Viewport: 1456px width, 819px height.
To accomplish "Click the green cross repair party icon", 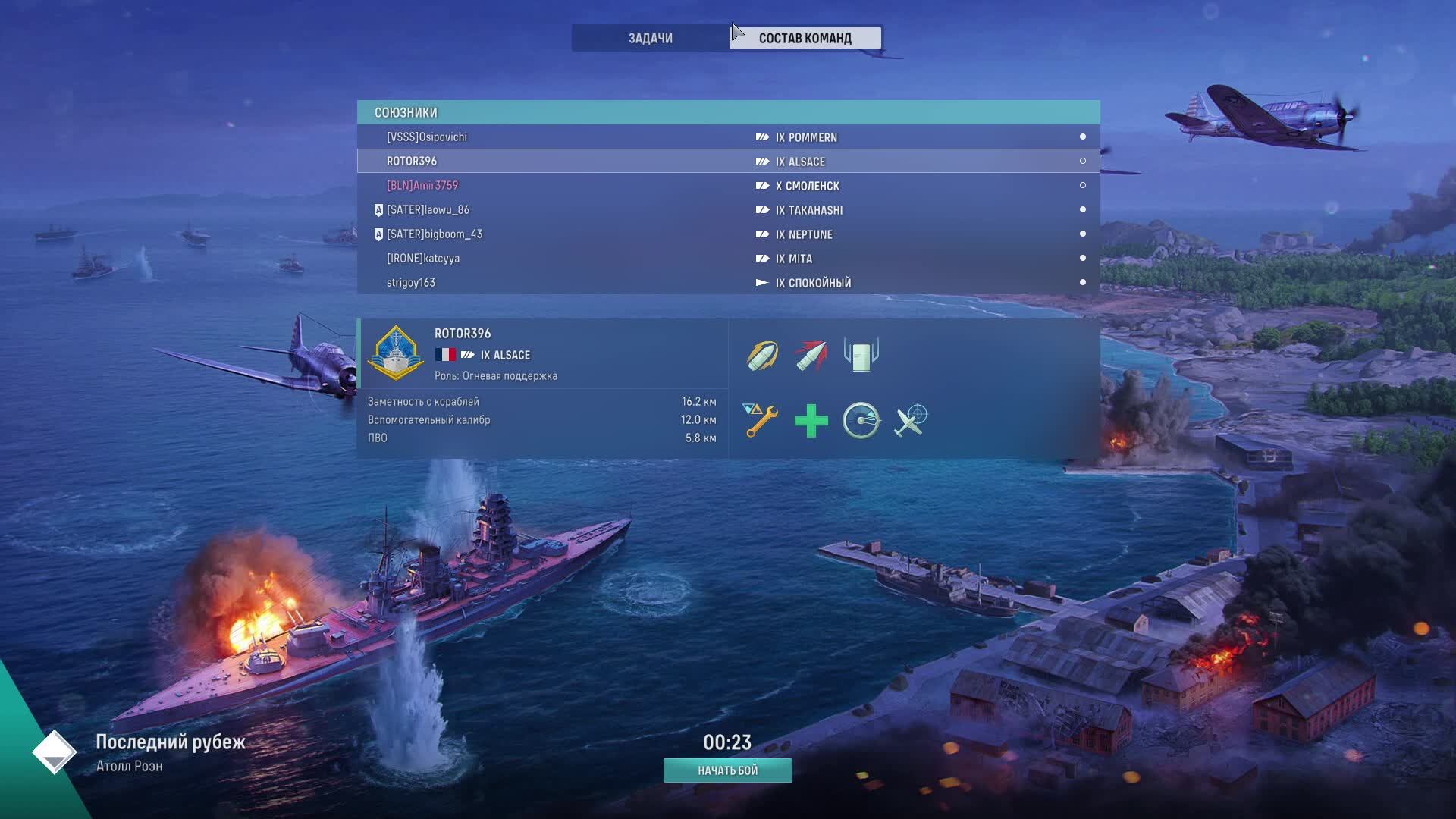I will 811,421.
